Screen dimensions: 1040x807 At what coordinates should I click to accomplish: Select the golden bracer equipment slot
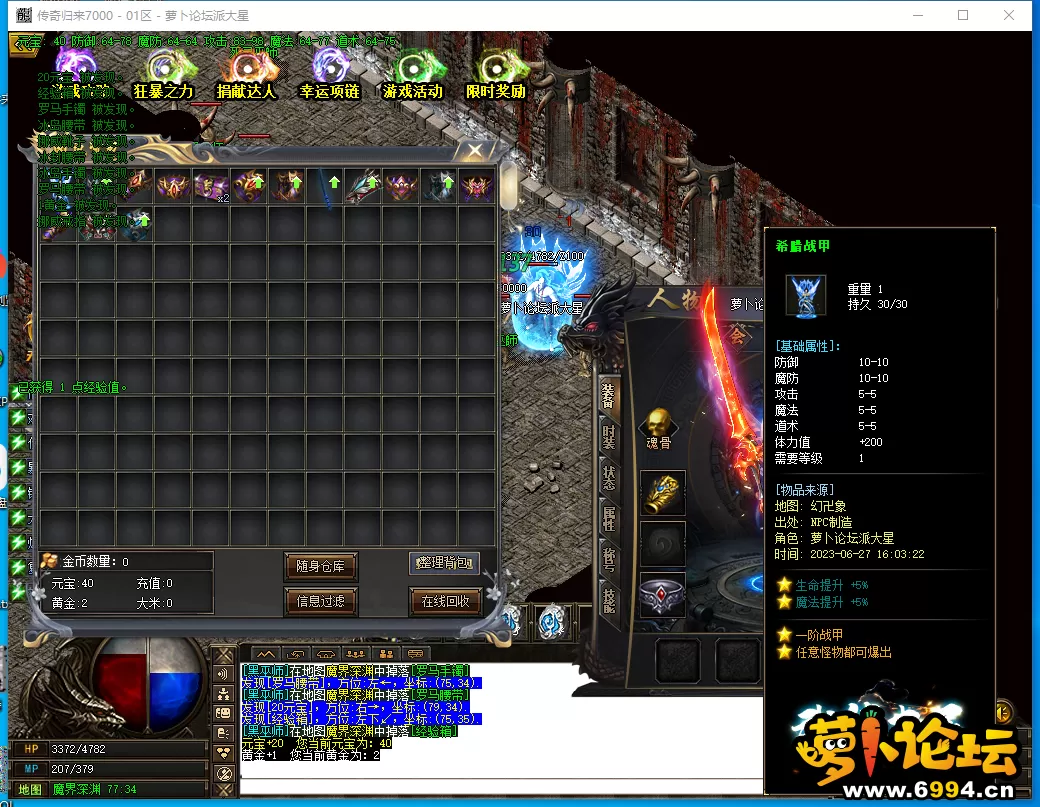coord(662,494)
